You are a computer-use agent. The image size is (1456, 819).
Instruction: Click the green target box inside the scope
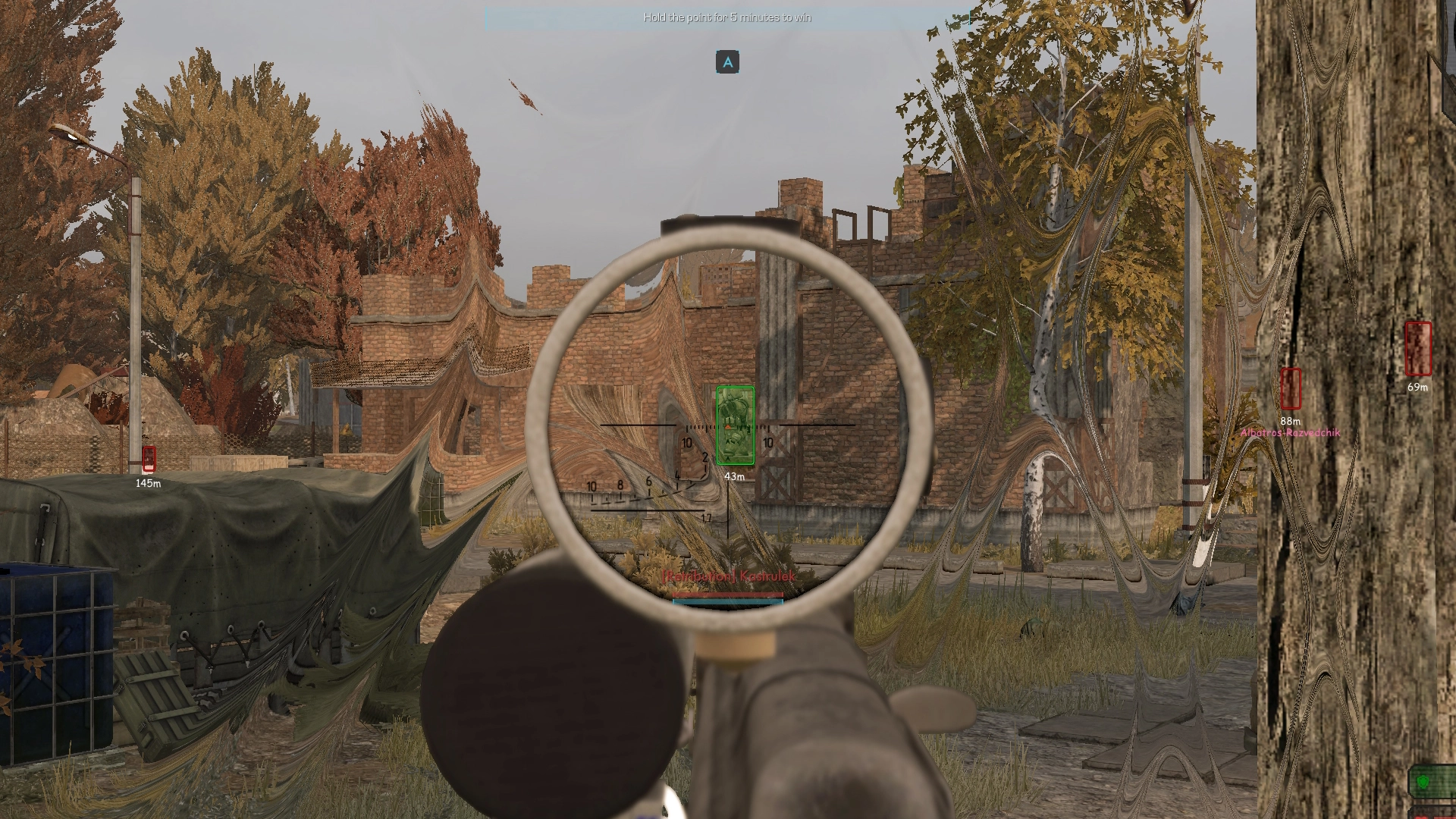[x=734, y=425]
